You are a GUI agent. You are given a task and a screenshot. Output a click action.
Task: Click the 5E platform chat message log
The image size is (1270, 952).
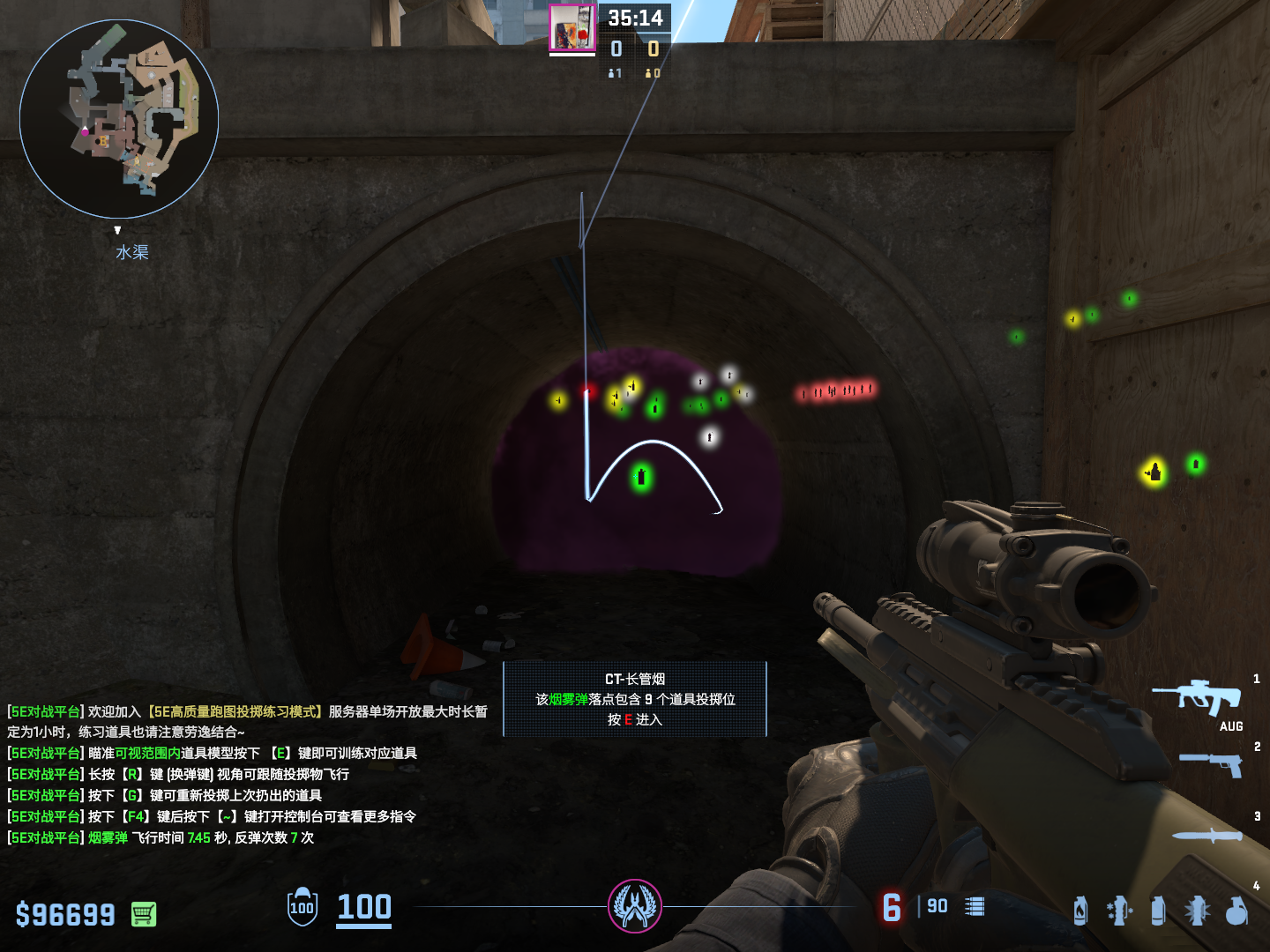(247, 774)
